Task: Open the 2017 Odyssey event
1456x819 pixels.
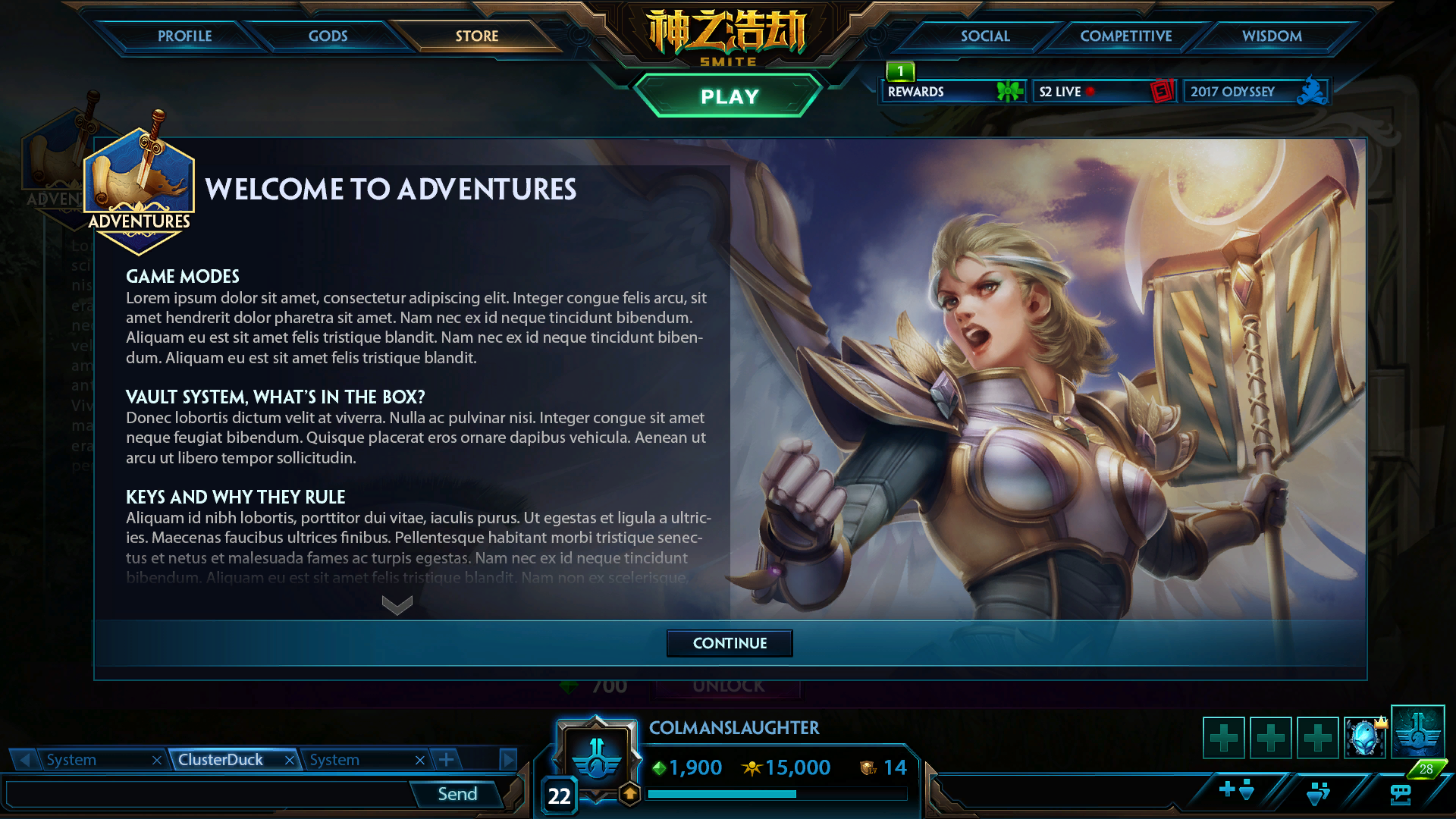Action: coord(1255,92)
